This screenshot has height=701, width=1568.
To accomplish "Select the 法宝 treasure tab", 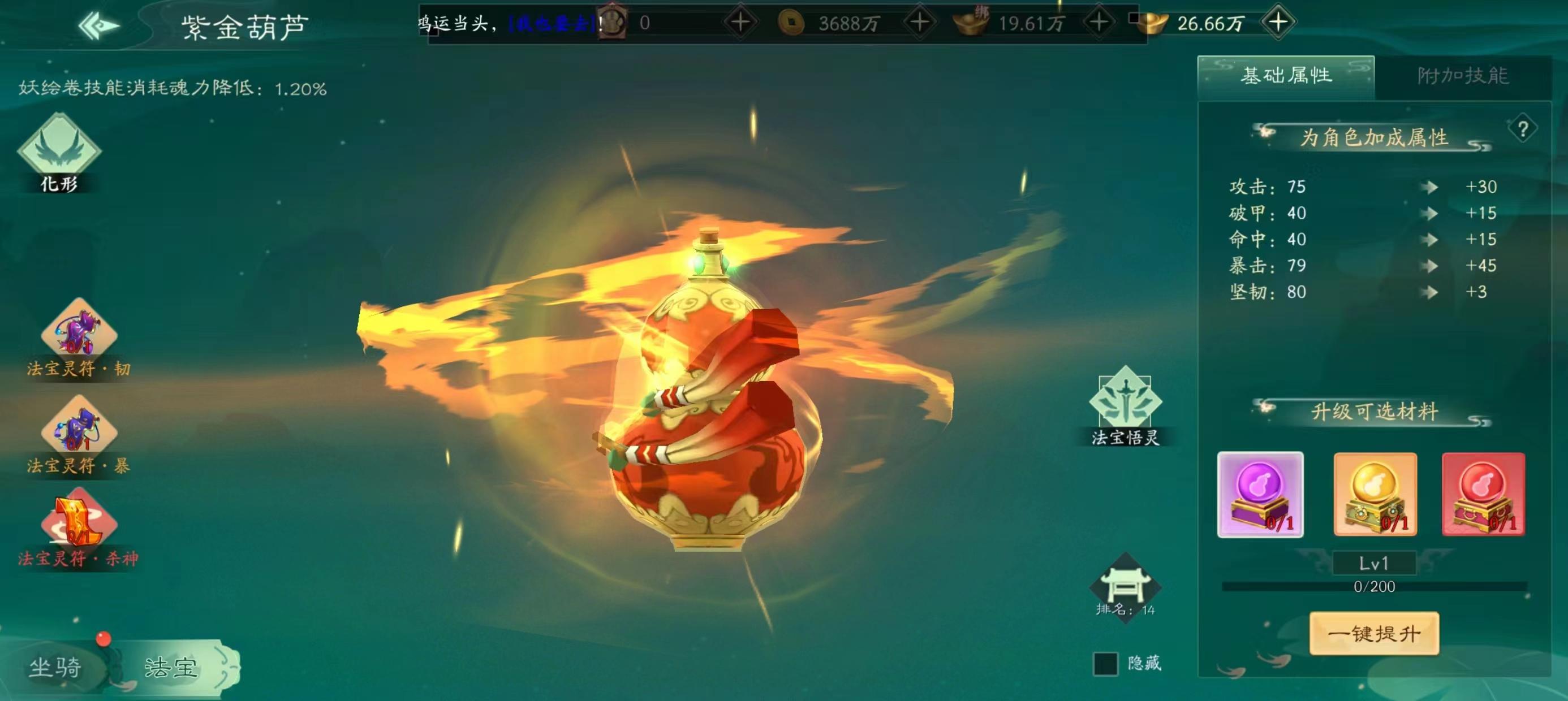I will tap(171, 667).
